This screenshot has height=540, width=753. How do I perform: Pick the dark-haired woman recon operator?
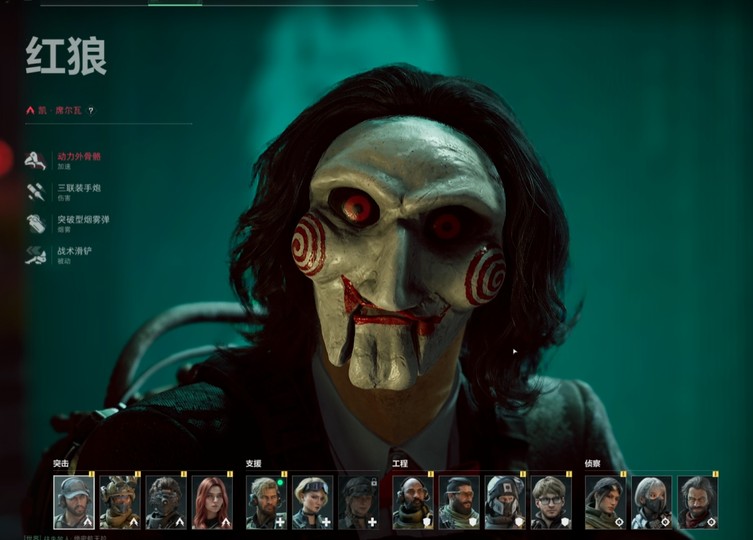click(605, 501)
